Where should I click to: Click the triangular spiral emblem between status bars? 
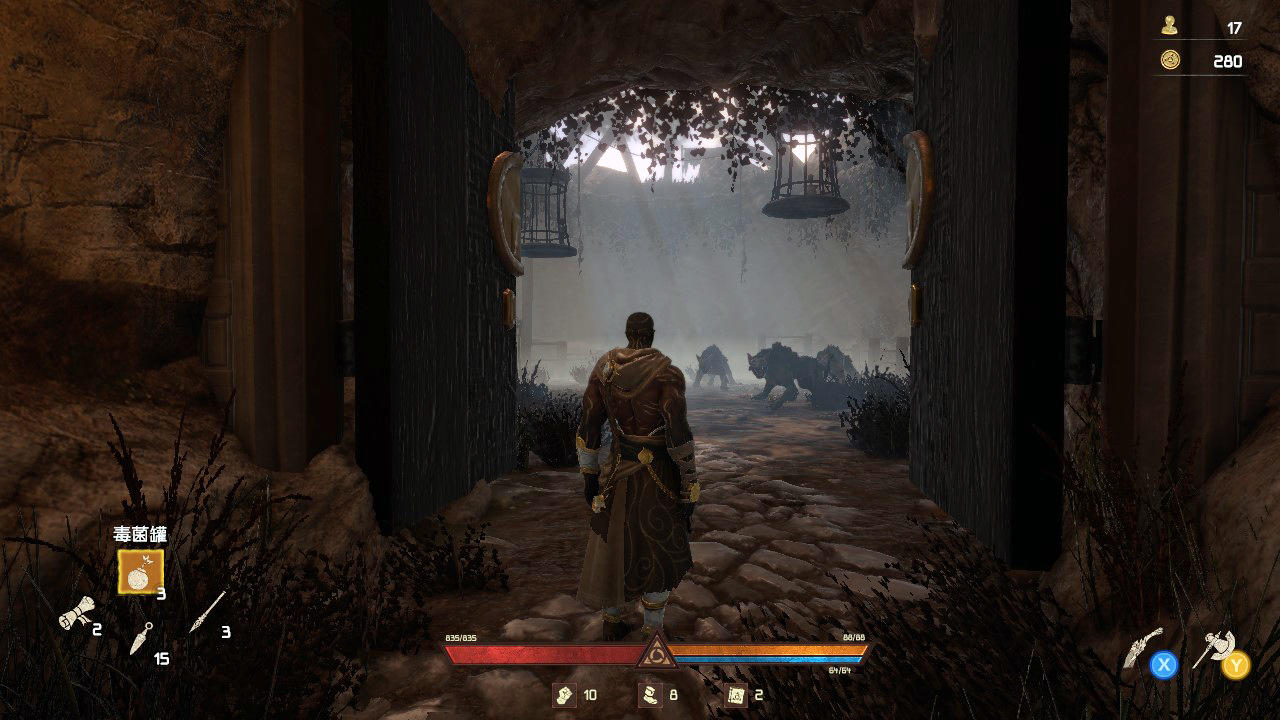pos(657,652)
